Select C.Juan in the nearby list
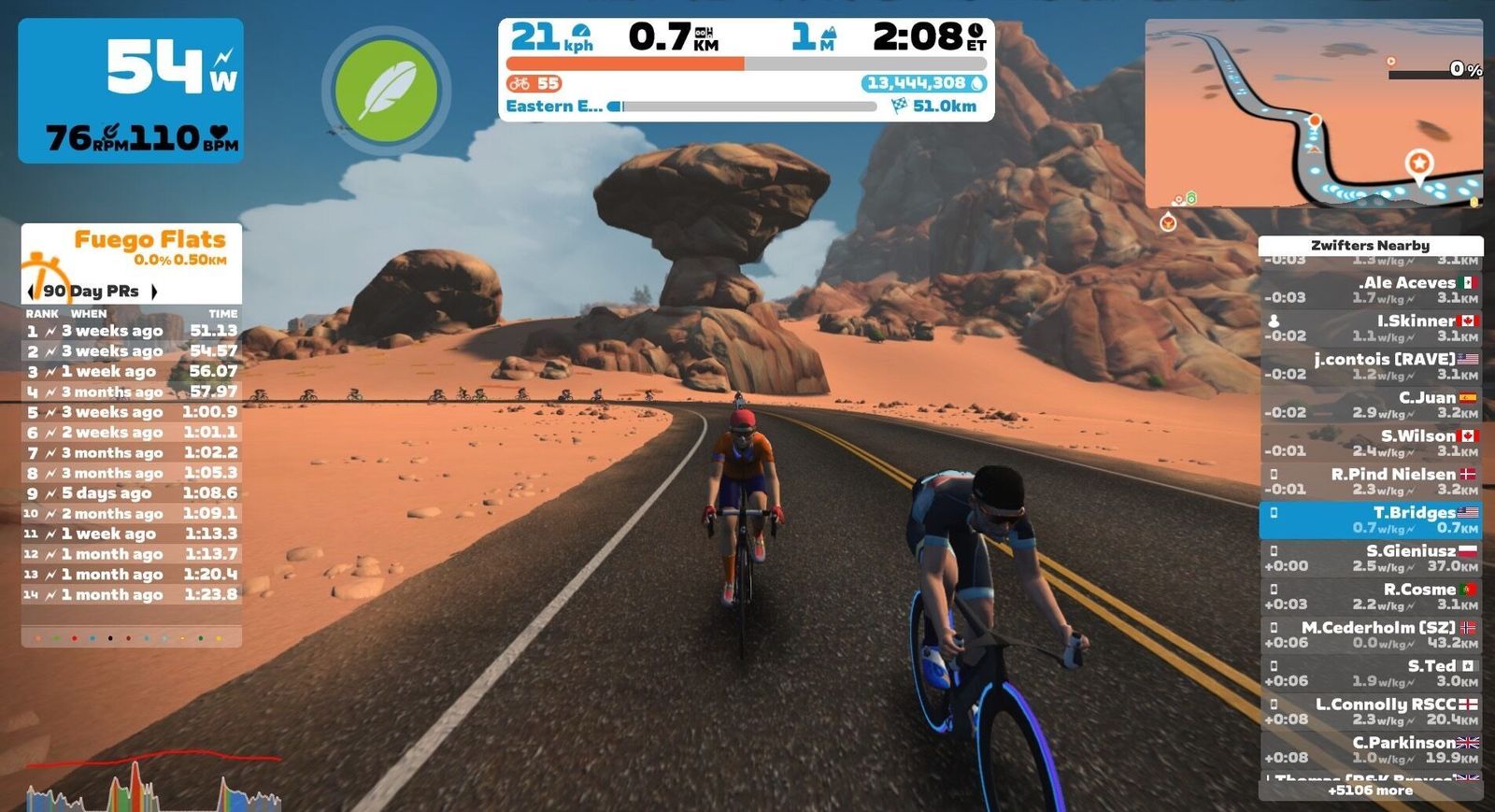Screen dimensions: 1495x812 tap(1370, 405)
